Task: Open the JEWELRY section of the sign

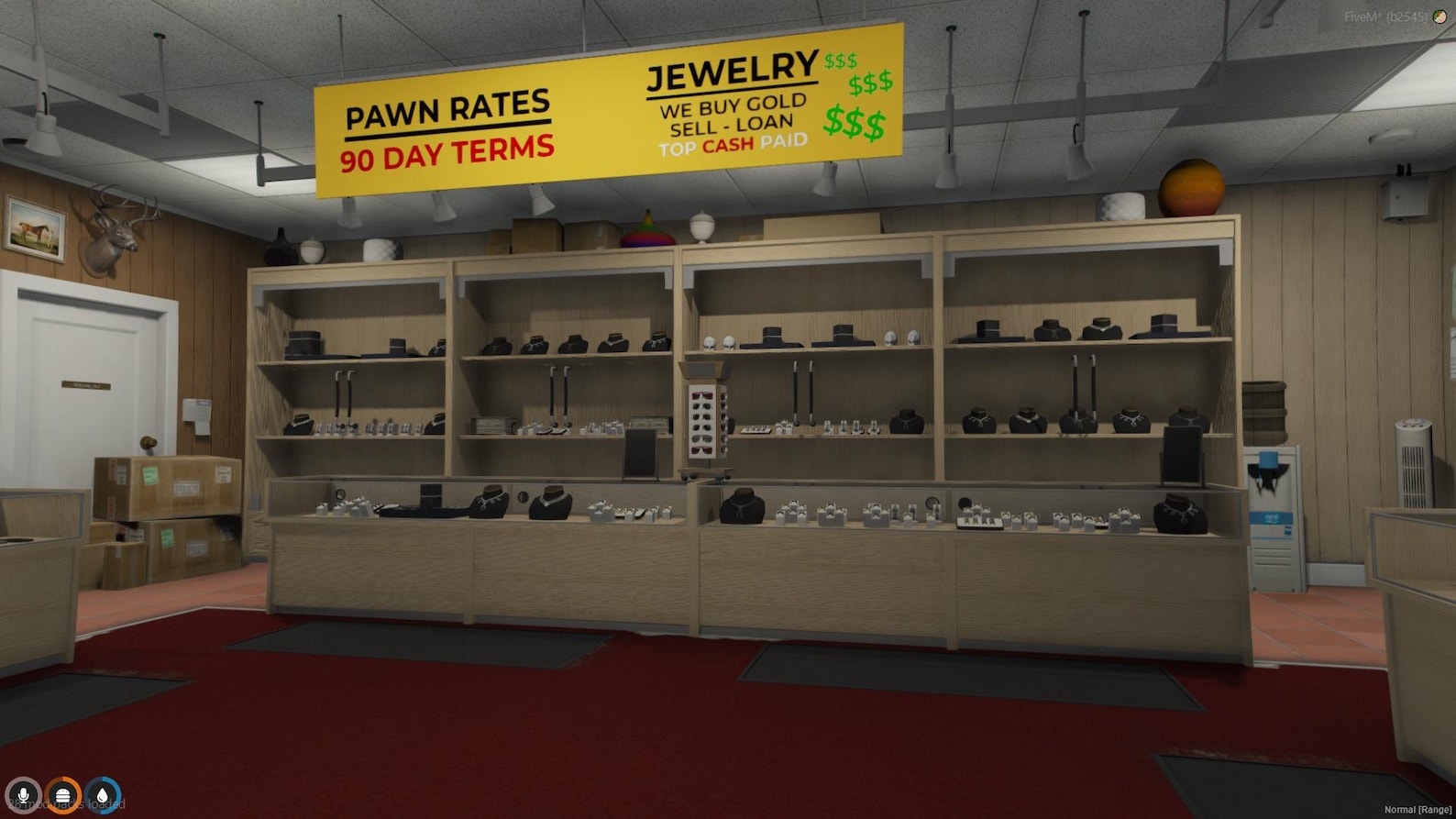Action: (732, 72)
